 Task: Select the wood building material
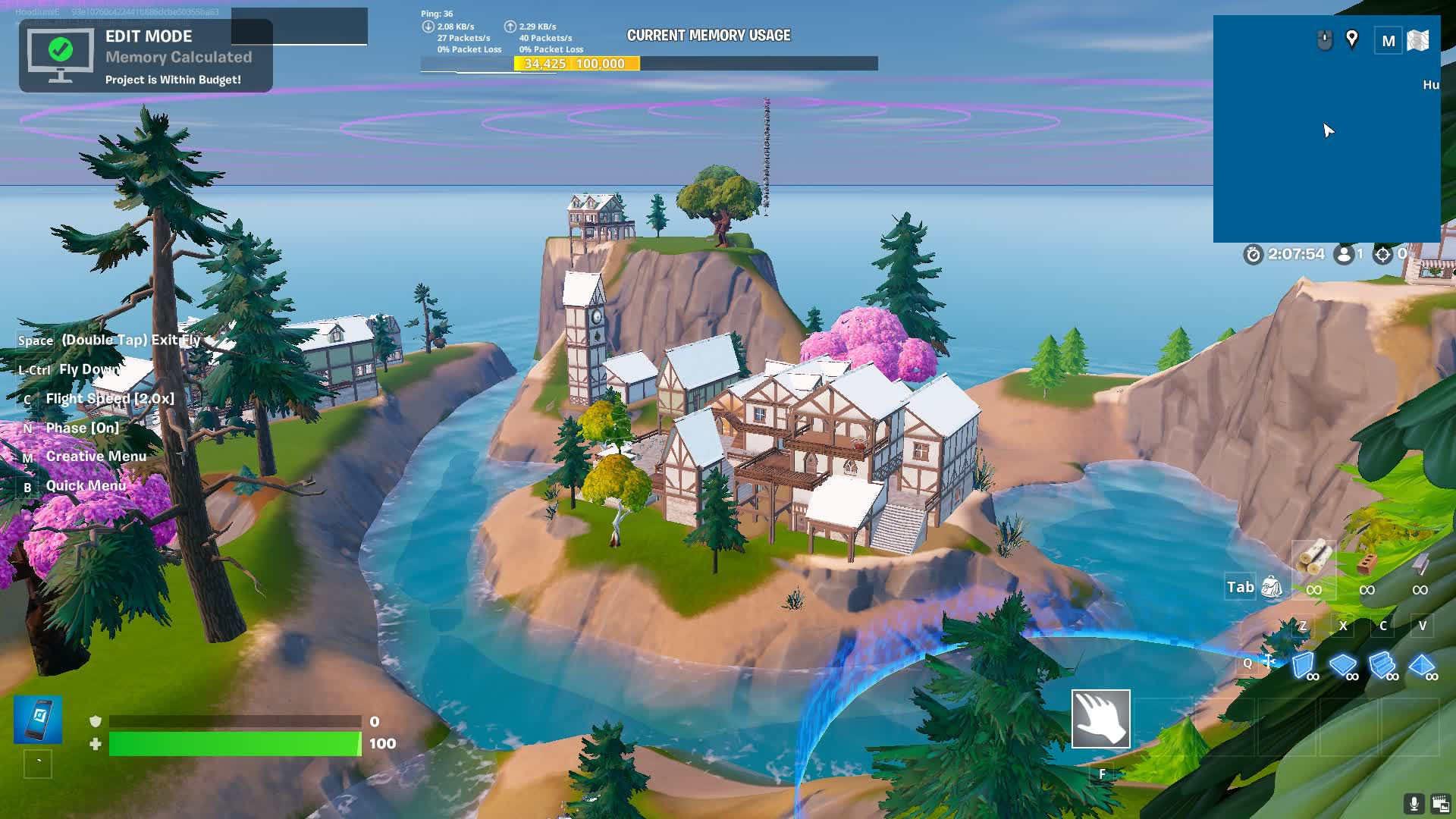(x=1313, y=561)
